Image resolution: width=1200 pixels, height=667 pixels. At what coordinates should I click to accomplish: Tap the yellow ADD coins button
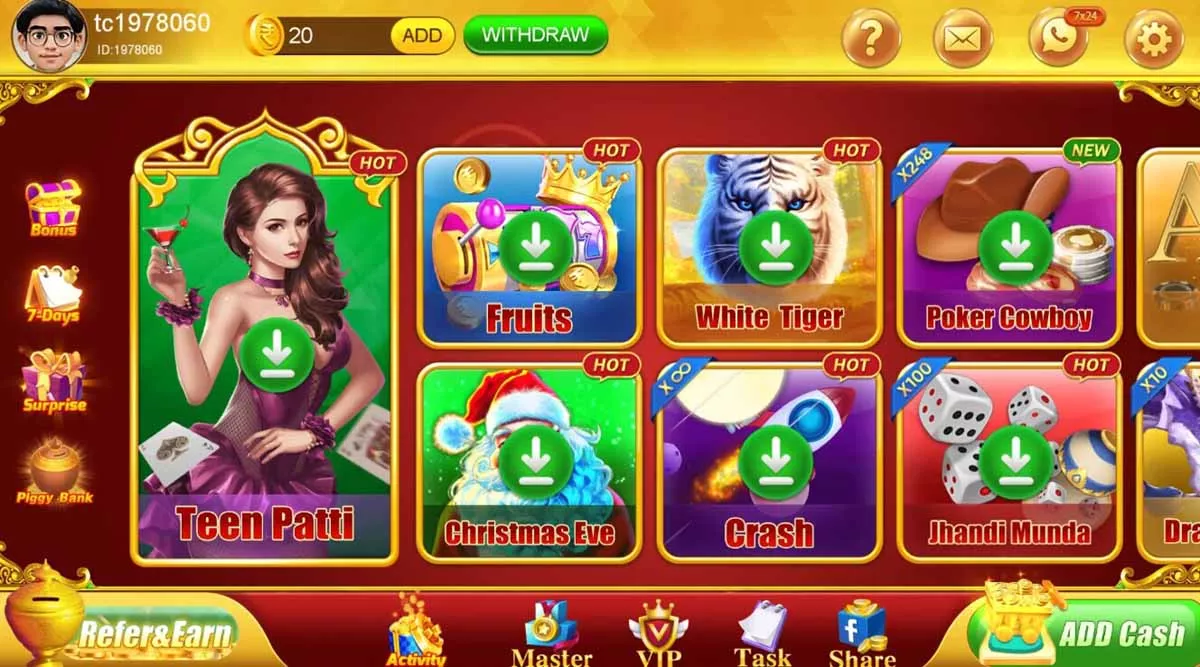pos(422,36)
